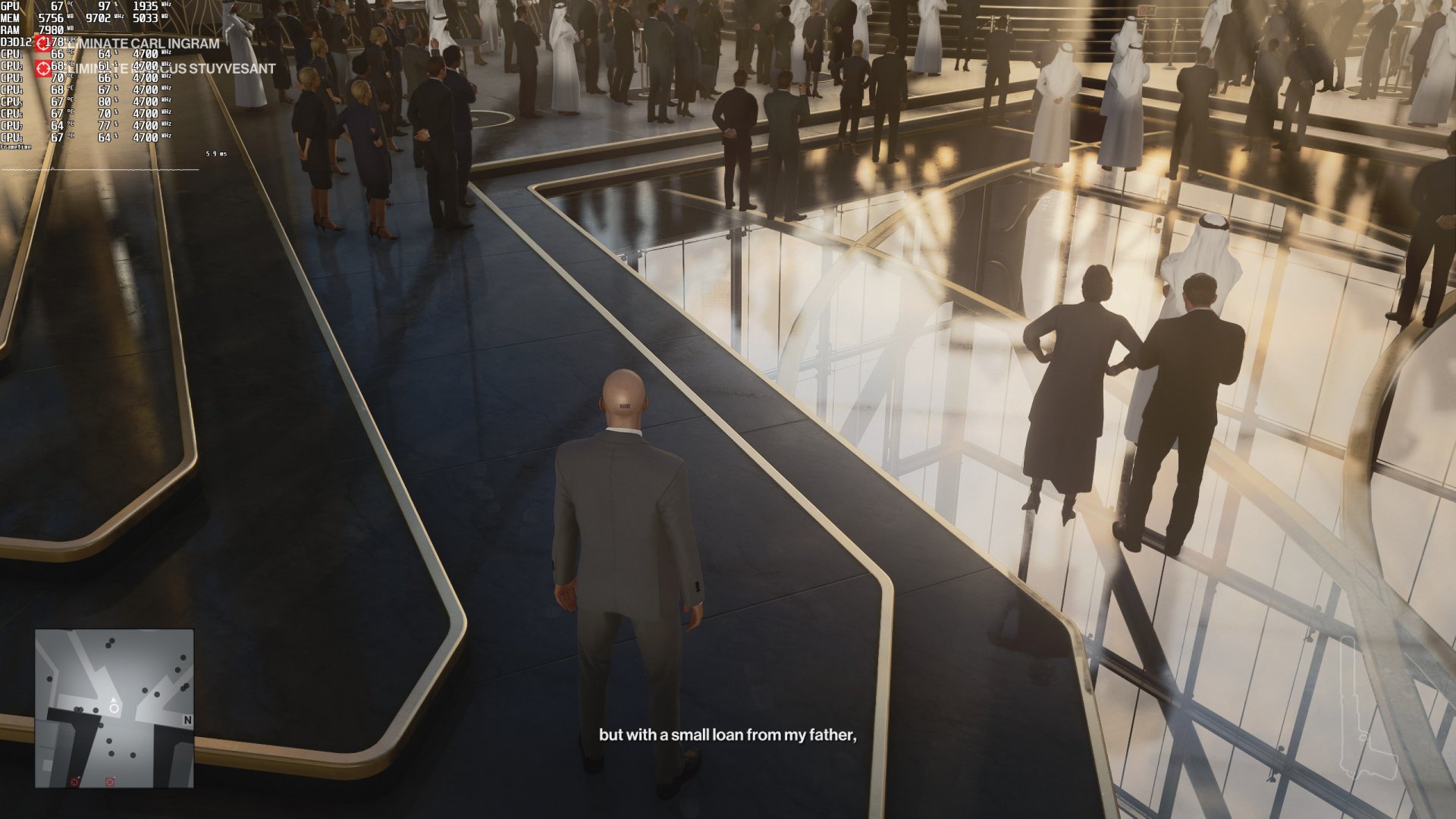
Task: Click the ELIMINATE CARL INGRAM objective text
Action: tap(140, 44)
